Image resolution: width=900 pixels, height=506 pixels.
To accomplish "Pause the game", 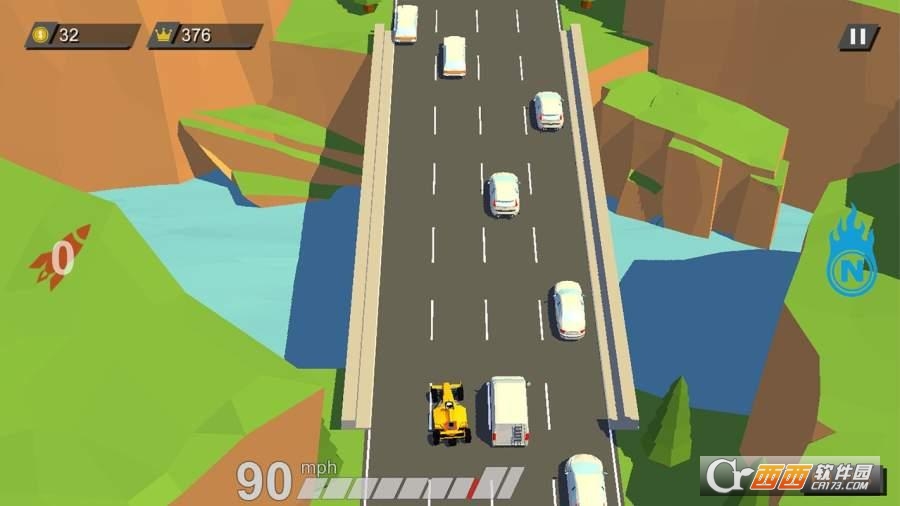I will coord(857,37).
